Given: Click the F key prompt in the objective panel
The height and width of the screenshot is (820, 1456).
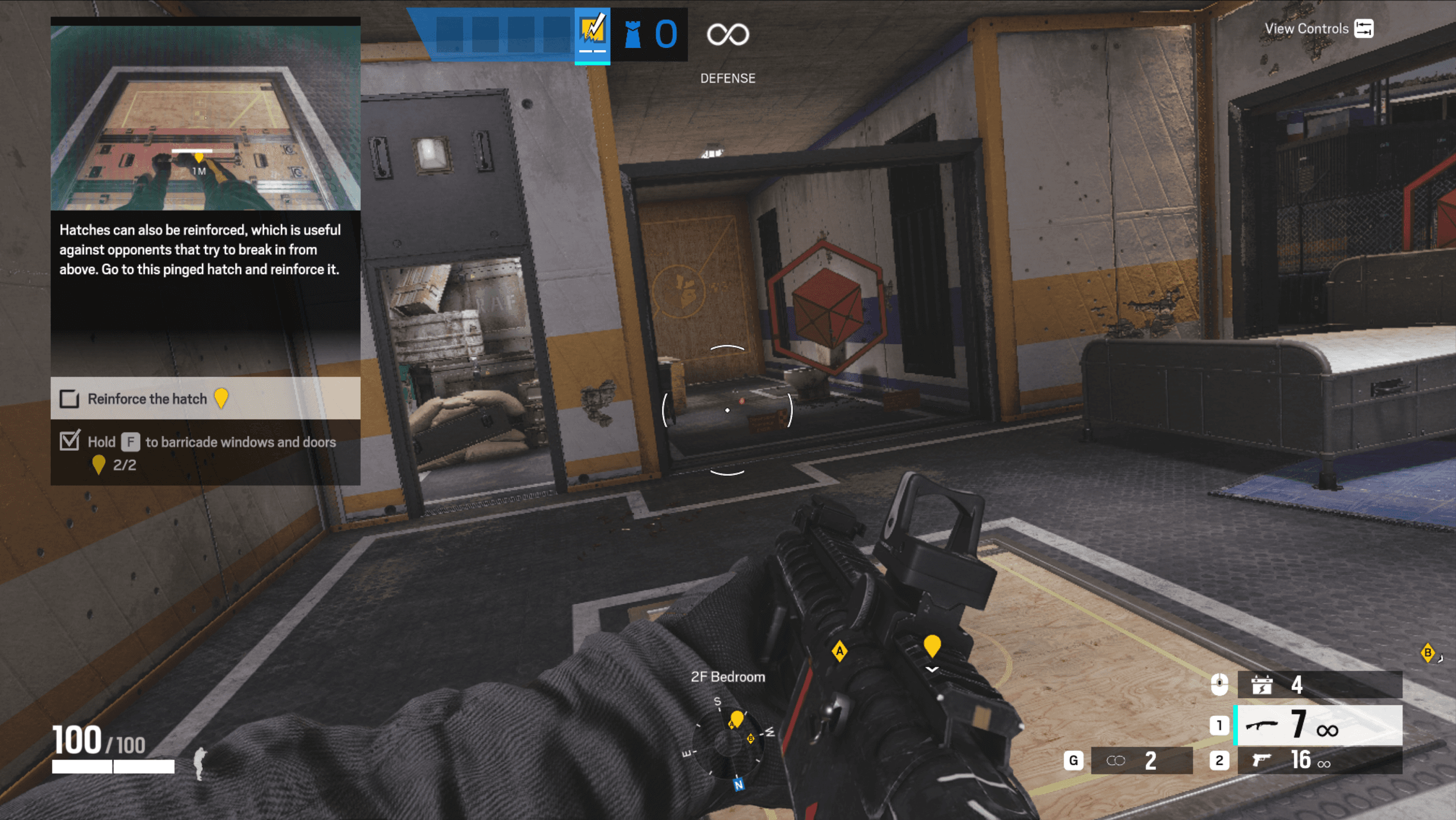Looking at the screenshot, I should [130, 441].
